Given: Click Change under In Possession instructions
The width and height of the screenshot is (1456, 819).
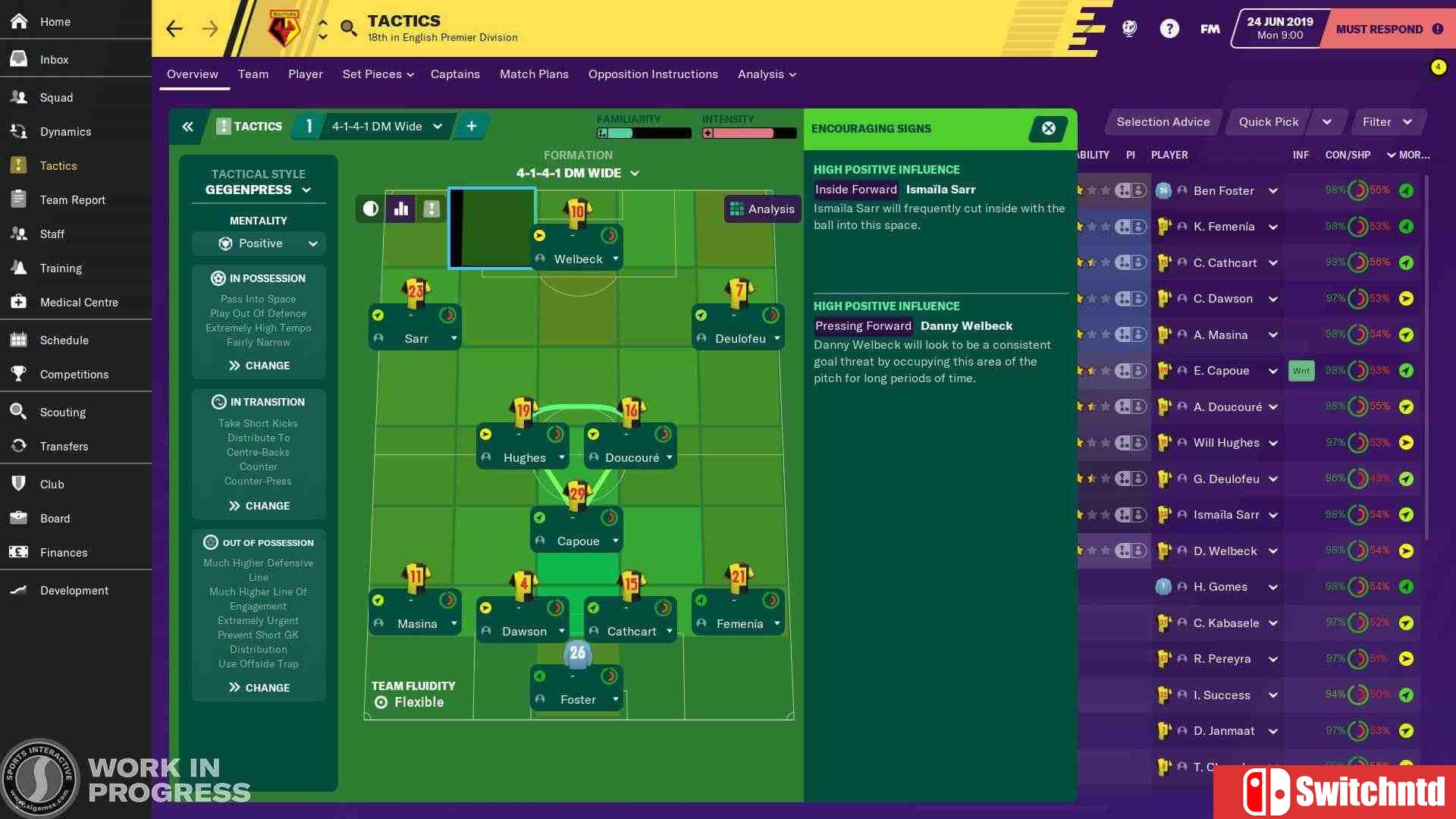Looking at the screenshot, I should [x=259, y=365].
